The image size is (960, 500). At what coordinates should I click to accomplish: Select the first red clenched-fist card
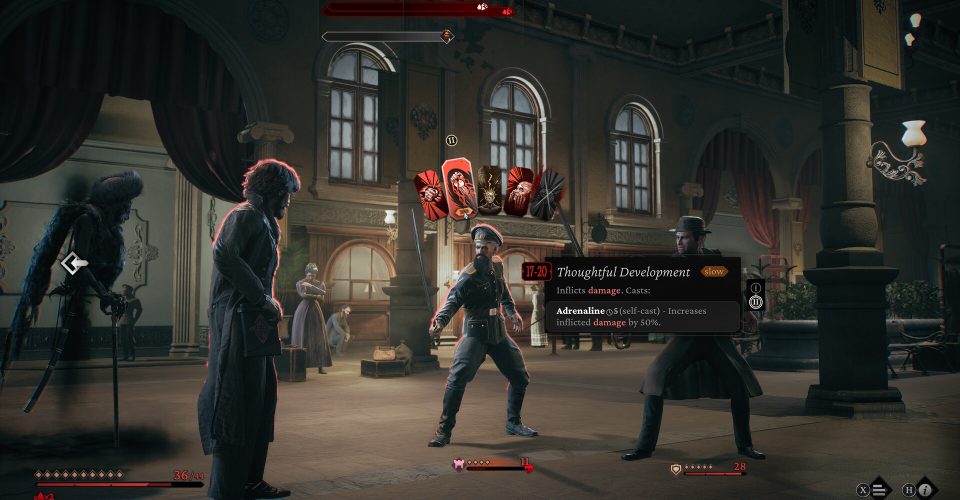tap(431, 195)
